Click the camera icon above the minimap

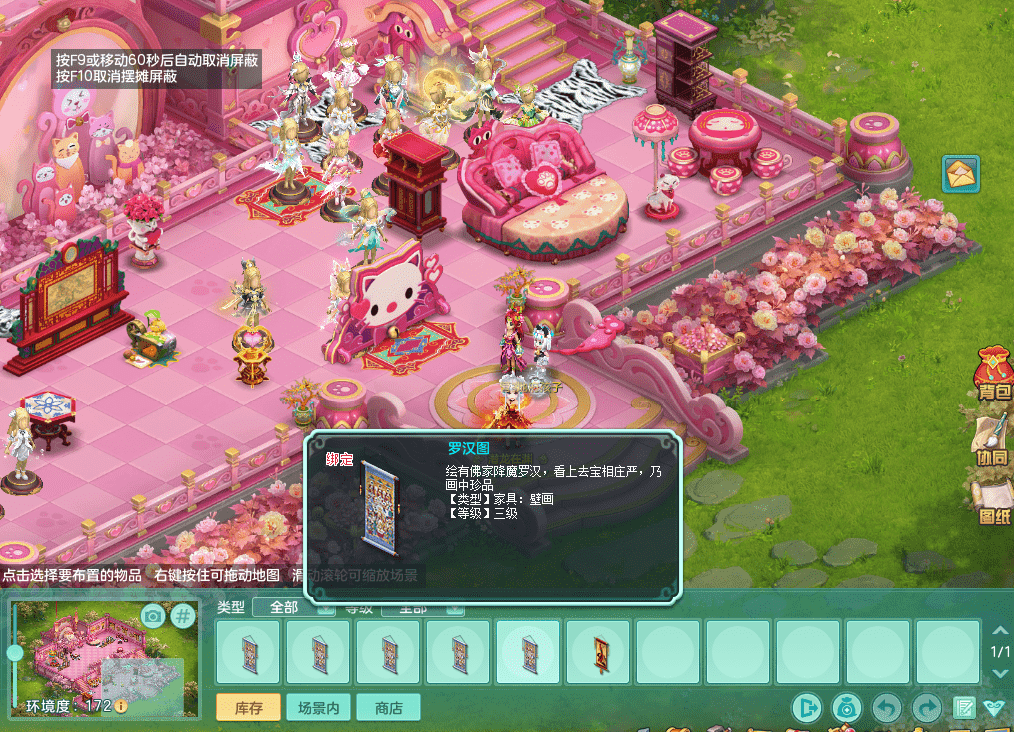point(152,615)
